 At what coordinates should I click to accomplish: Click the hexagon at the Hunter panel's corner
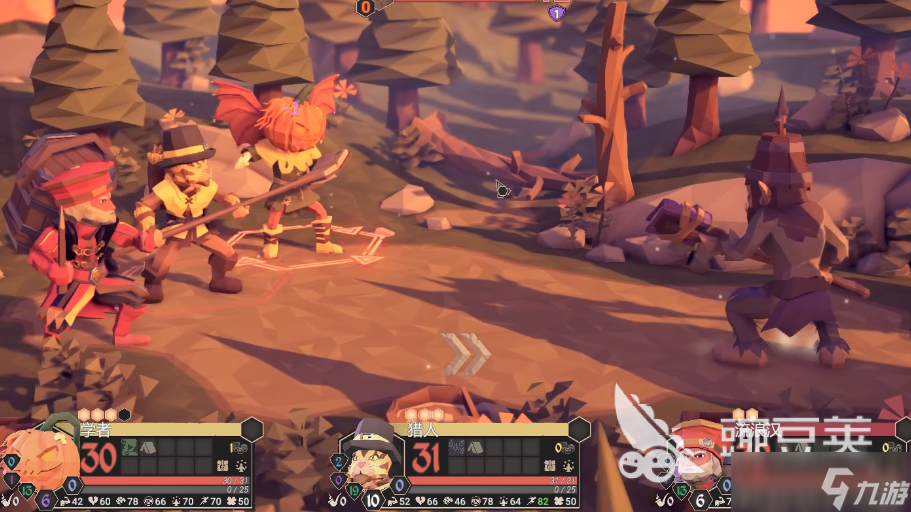[x=579, y=429]
